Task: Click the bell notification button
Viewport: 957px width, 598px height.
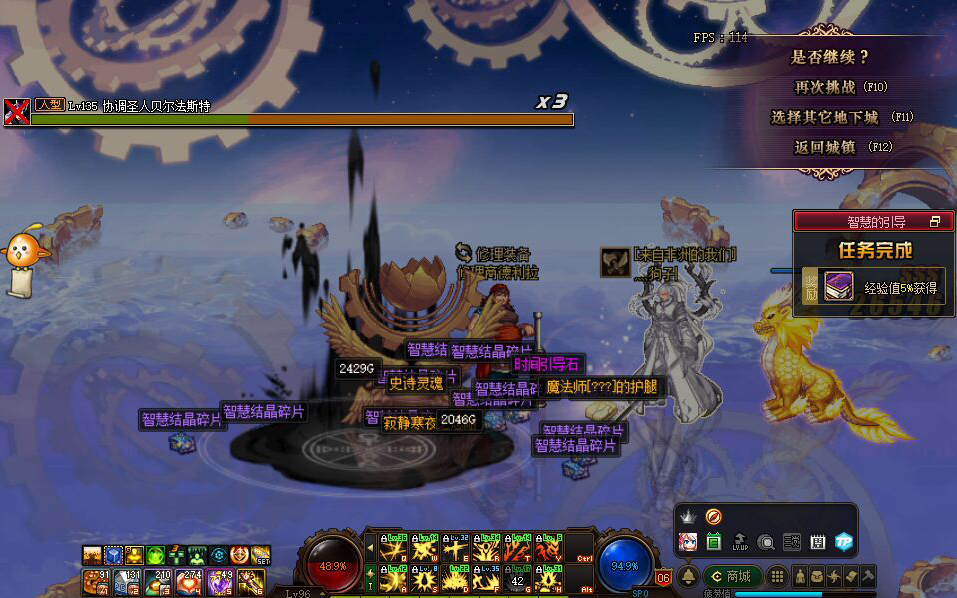Action: click(x=688, y=576)
